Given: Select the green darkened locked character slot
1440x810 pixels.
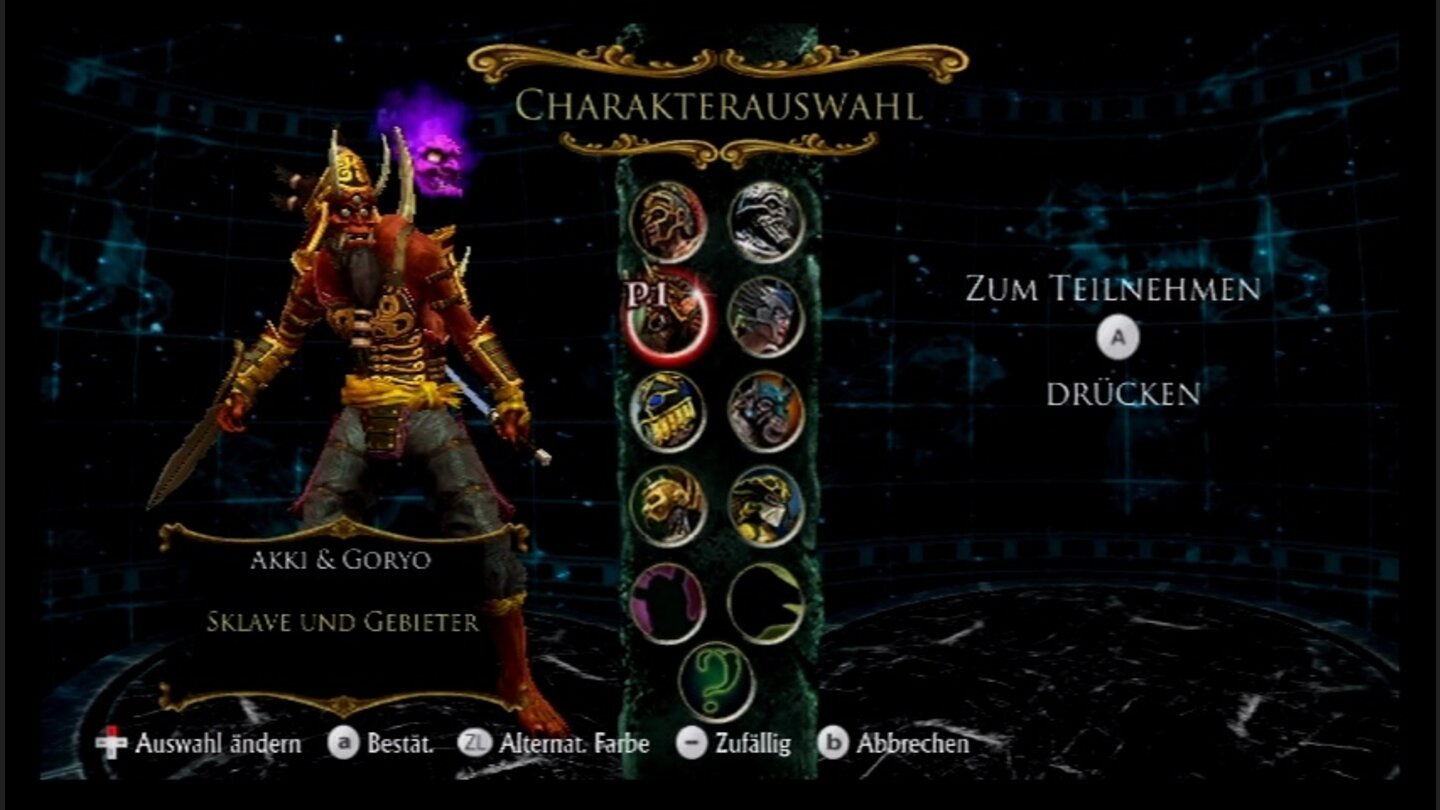Looking at the screenshot, I should 764,602.
